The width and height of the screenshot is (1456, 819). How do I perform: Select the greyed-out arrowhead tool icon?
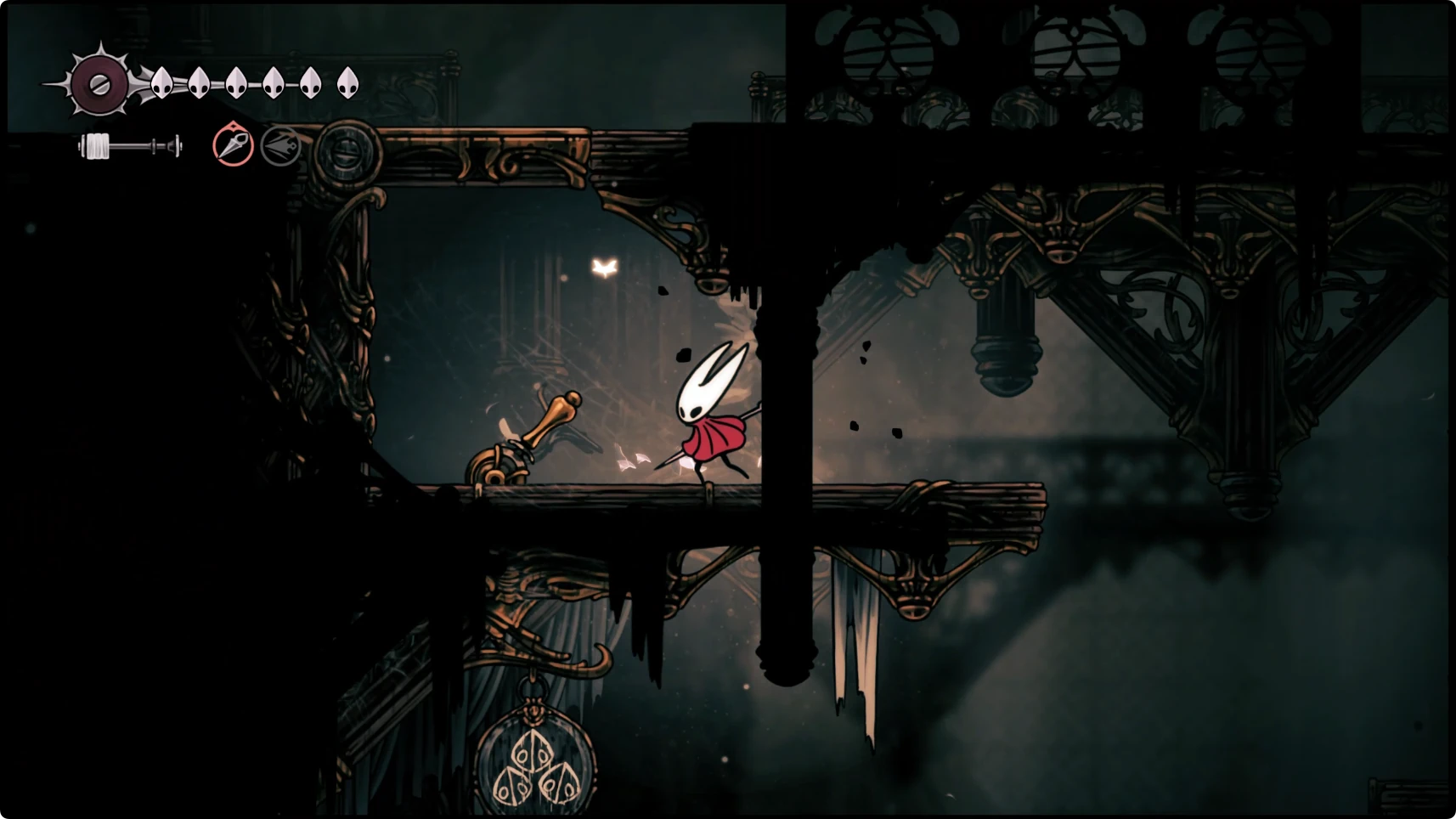(x=280, y=146)
